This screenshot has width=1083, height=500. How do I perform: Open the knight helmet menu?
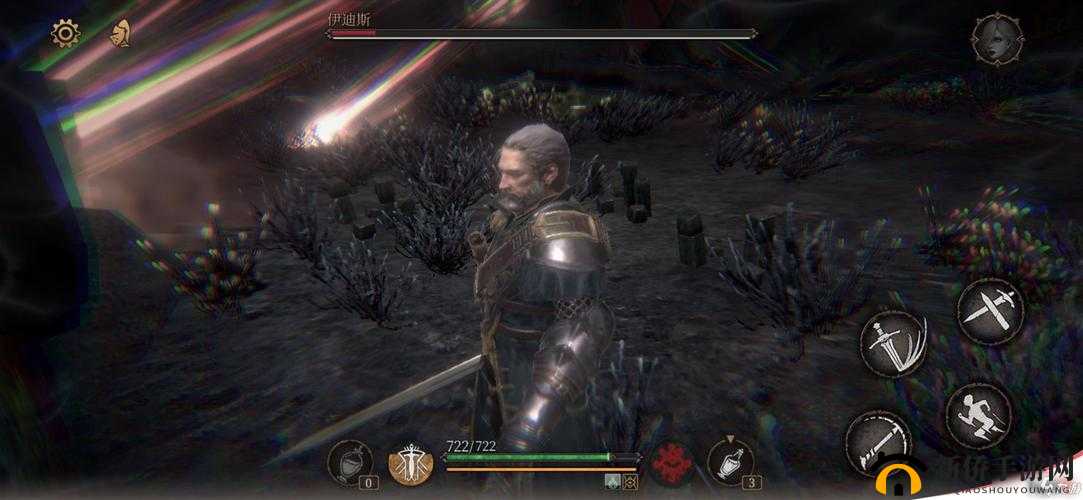122,34
